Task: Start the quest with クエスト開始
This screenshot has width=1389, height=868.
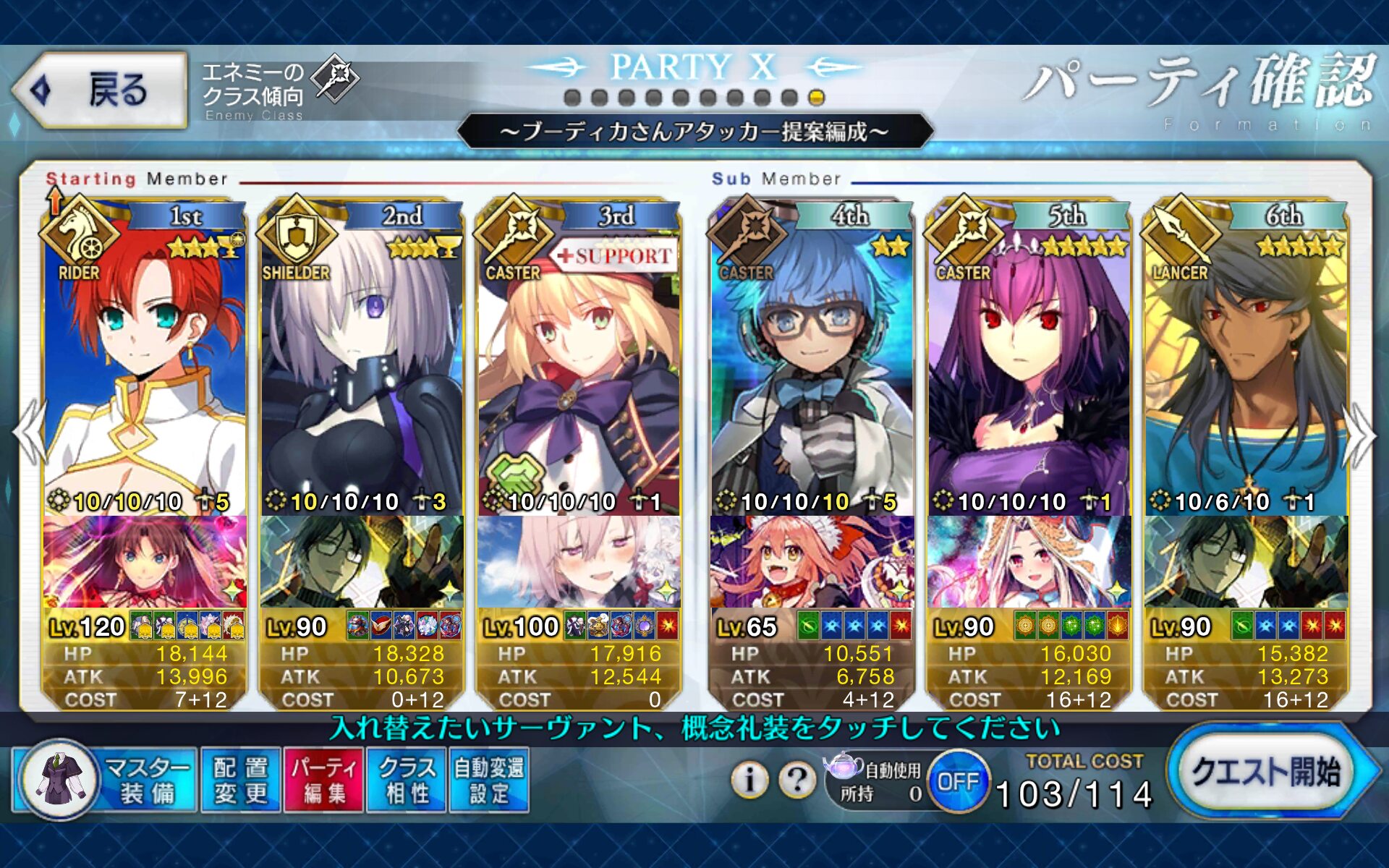Action: 1266,772
